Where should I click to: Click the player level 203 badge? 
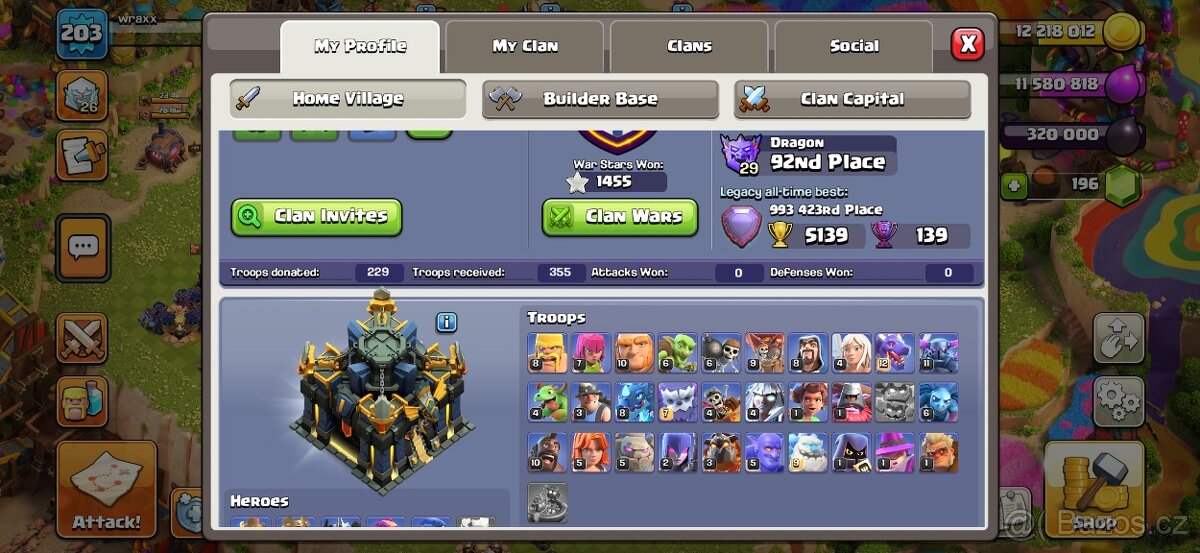tap(81, 34)
